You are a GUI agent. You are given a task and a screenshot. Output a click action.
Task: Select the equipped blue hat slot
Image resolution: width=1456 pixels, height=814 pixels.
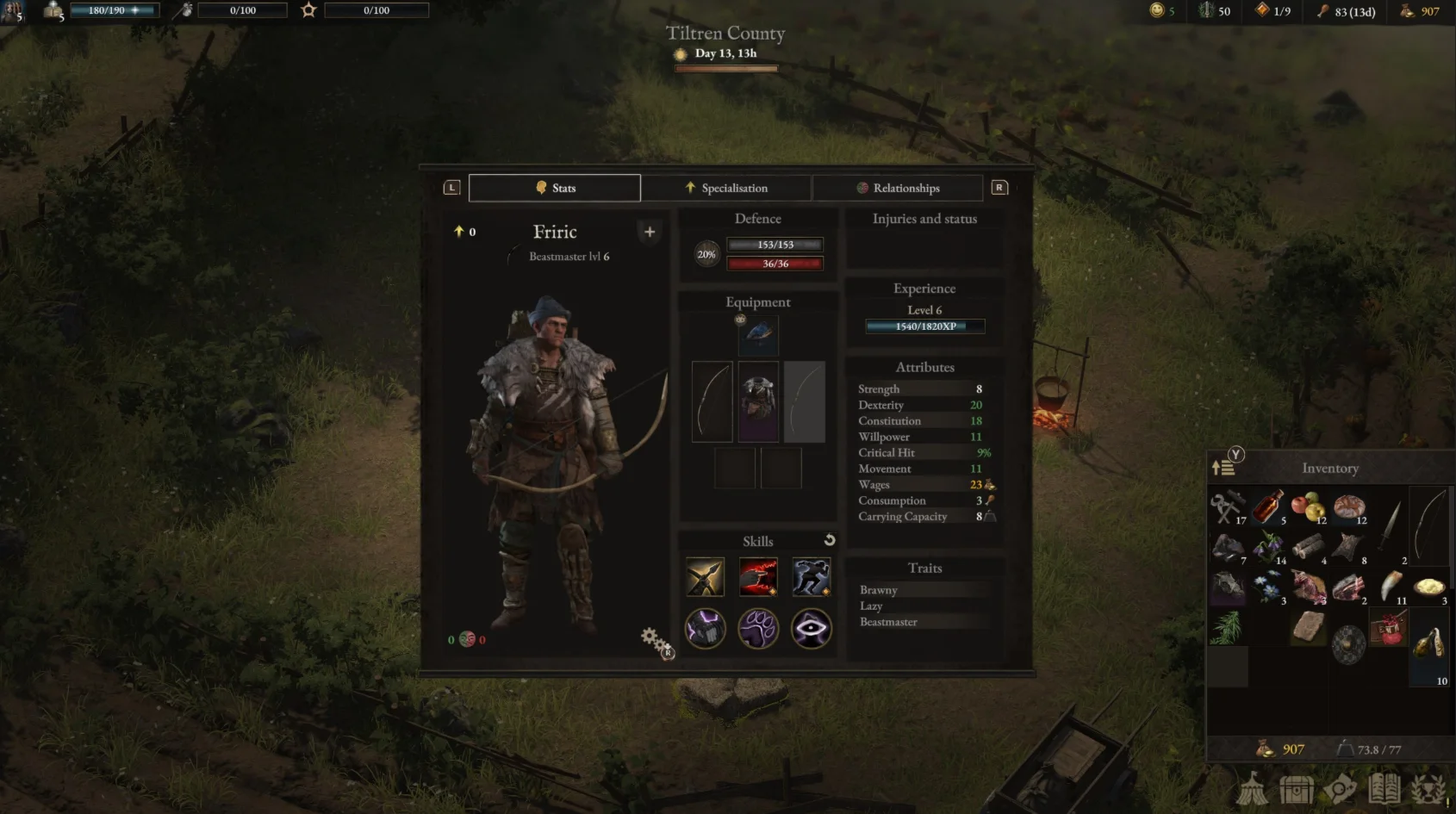758,334
